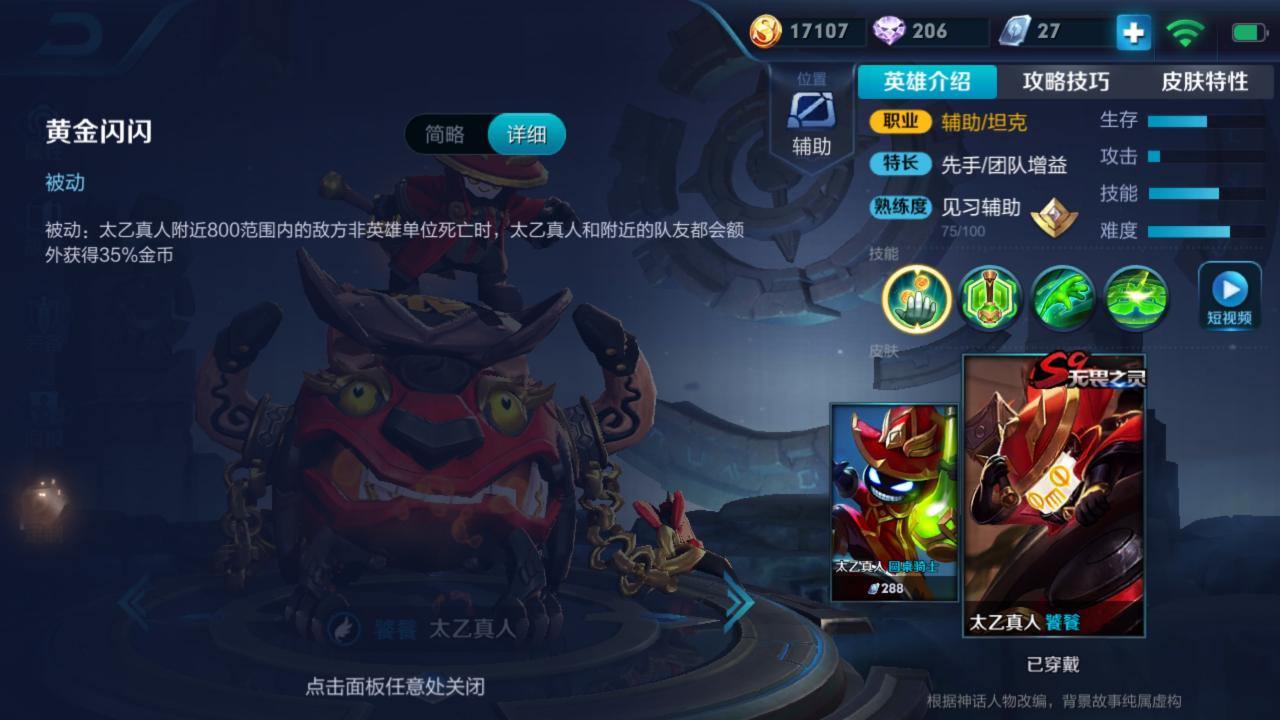
Task: Switch to the 攻略技巧 tab
Action: click(x=1064, y=83)
